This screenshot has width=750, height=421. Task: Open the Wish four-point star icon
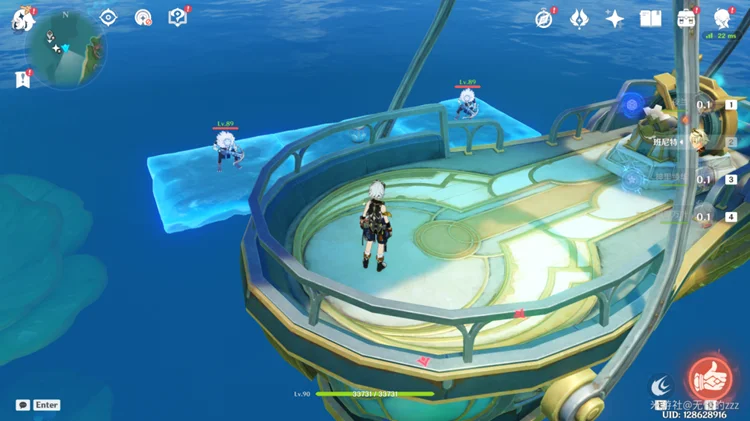pyautogui.click(x=615, y=18)
